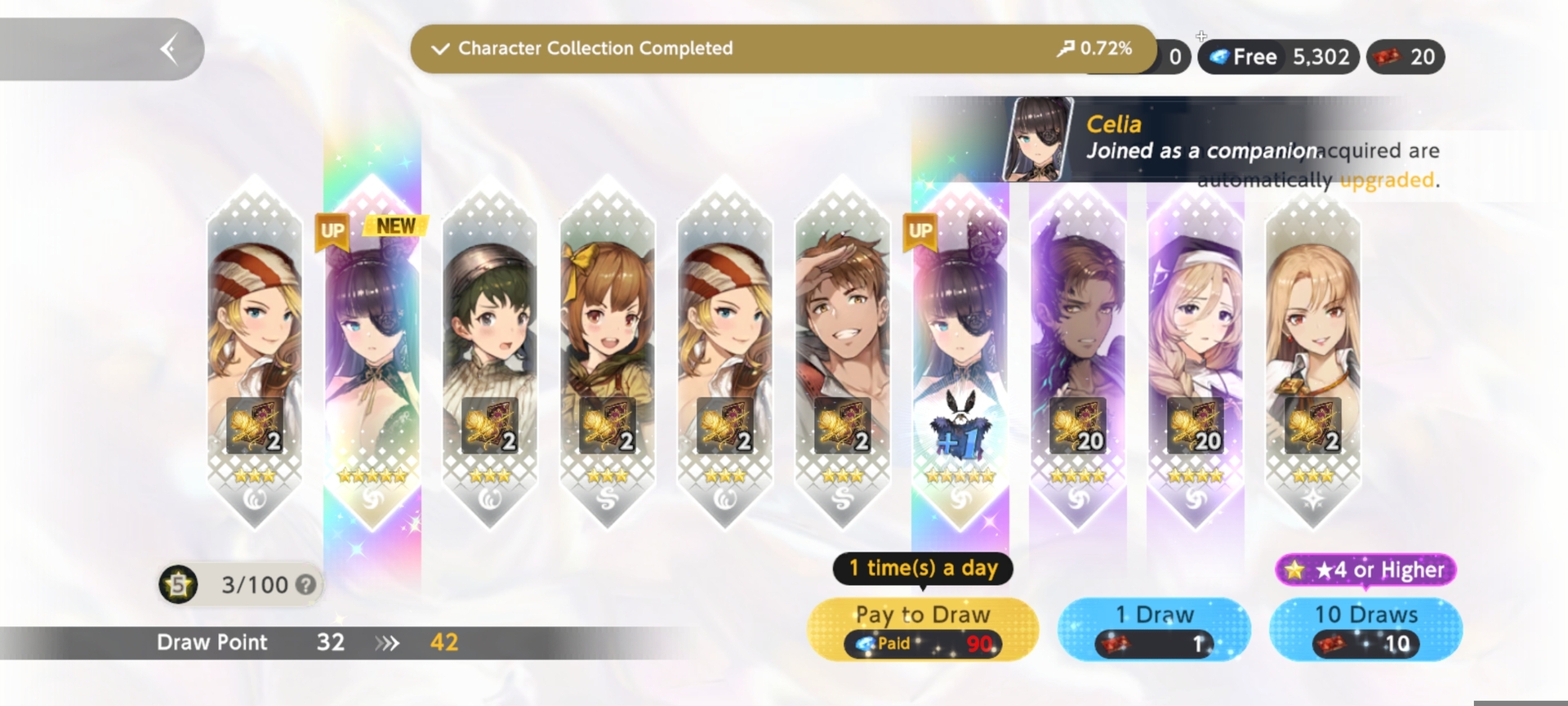This screenshot has height=706, width=1568.
Task: Select the smiling brown-haired male character card
Action: pos(842,351)
